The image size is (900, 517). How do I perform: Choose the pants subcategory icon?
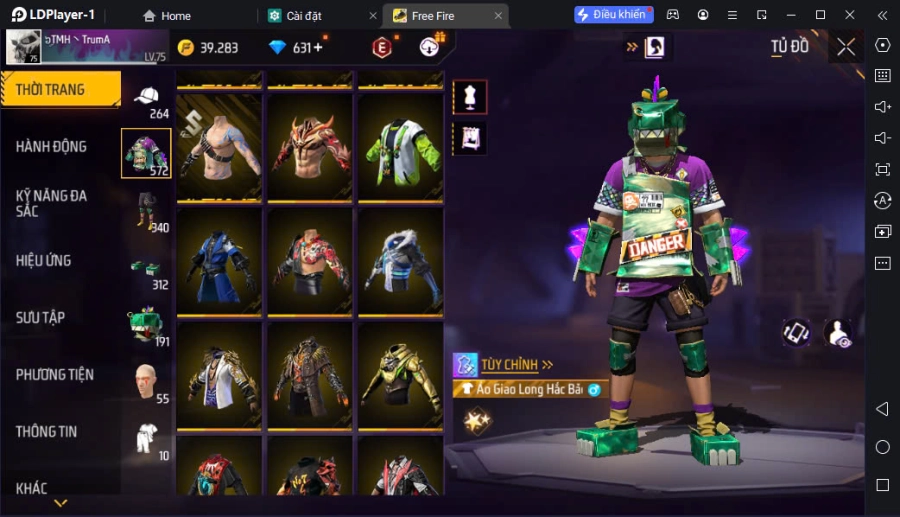[x=147, y=210]
